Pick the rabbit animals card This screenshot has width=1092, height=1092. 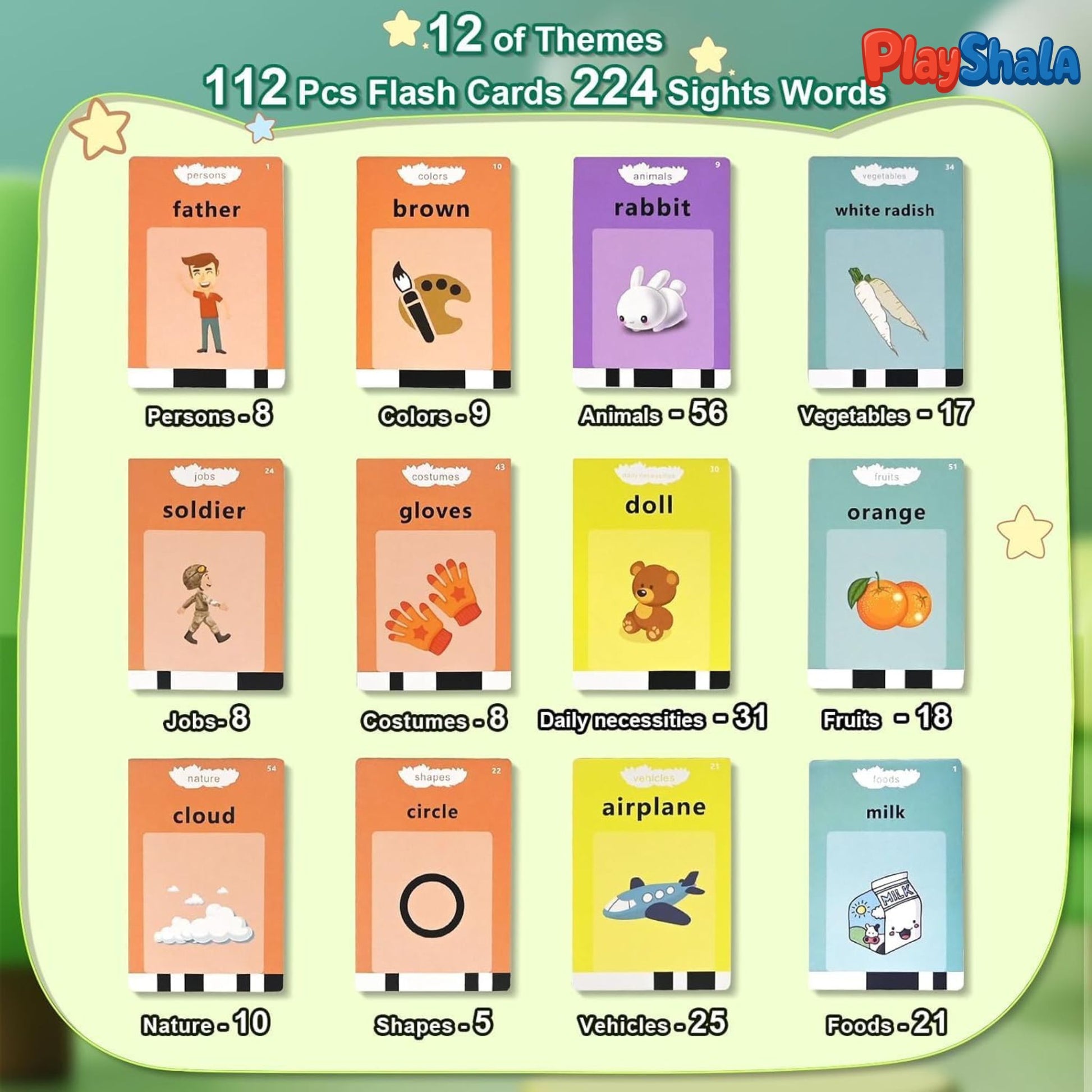(x=651, y=272)
